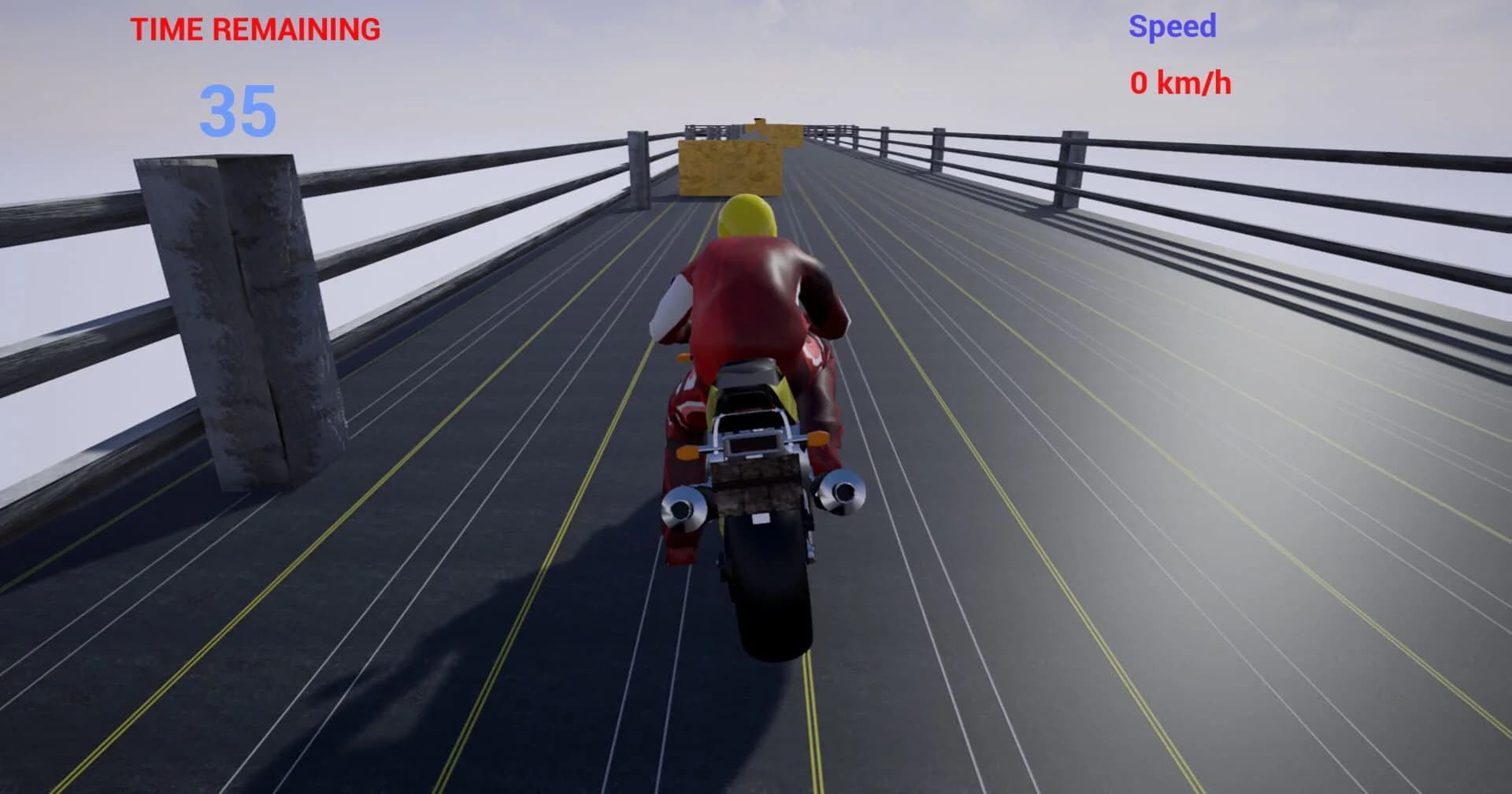Click the Speed HUD label
This screenshot has height=794, width=1512.
pos(1171,26)
